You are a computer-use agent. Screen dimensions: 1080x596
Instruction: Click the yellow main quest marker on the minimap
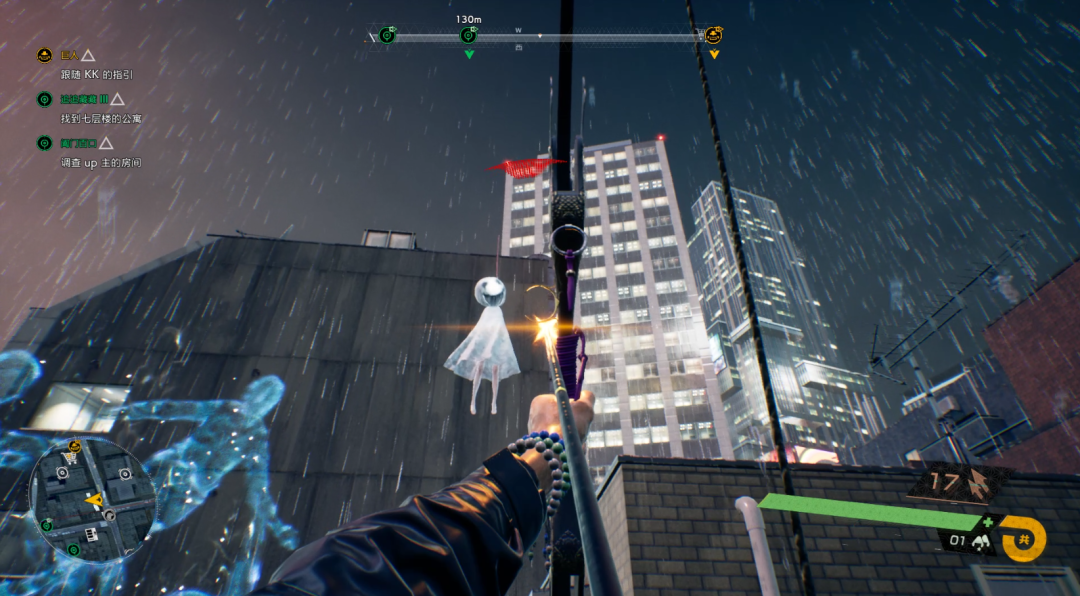[74, 446]
